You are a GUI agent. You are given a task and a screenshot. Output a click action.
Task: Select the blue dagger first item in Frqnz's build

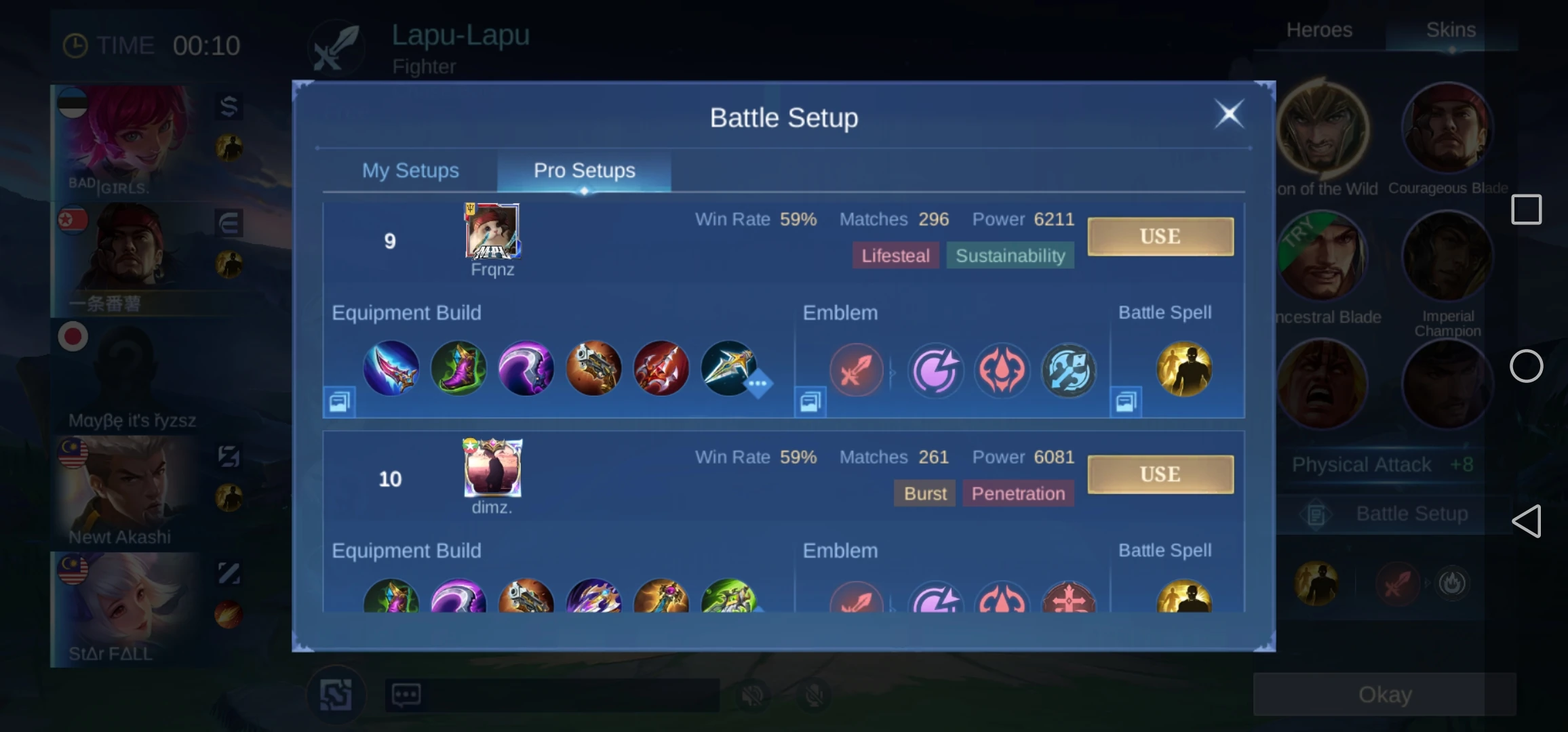coord(391,368)
